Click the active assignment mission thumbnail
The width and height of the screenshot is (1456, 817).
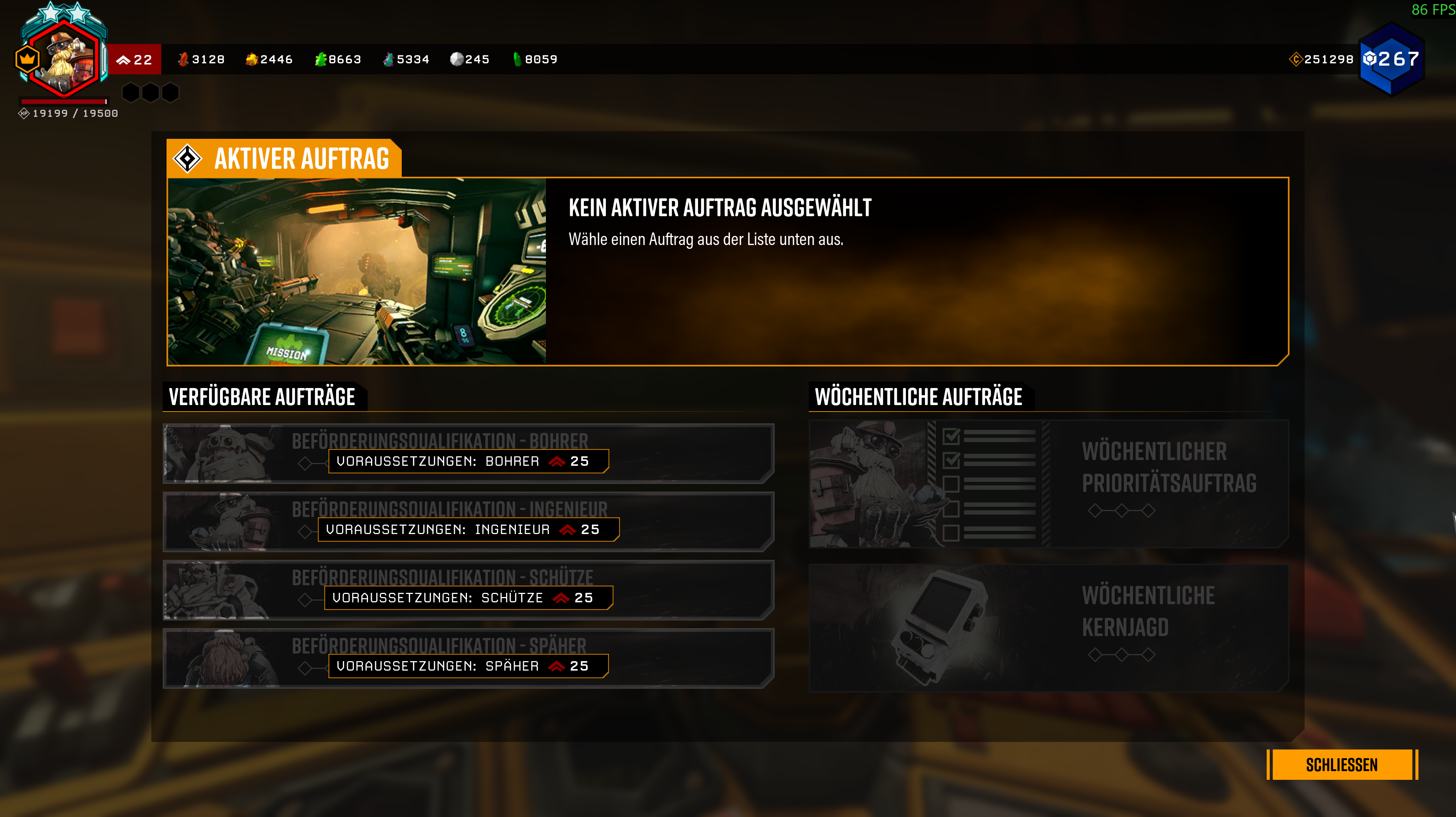357,271
